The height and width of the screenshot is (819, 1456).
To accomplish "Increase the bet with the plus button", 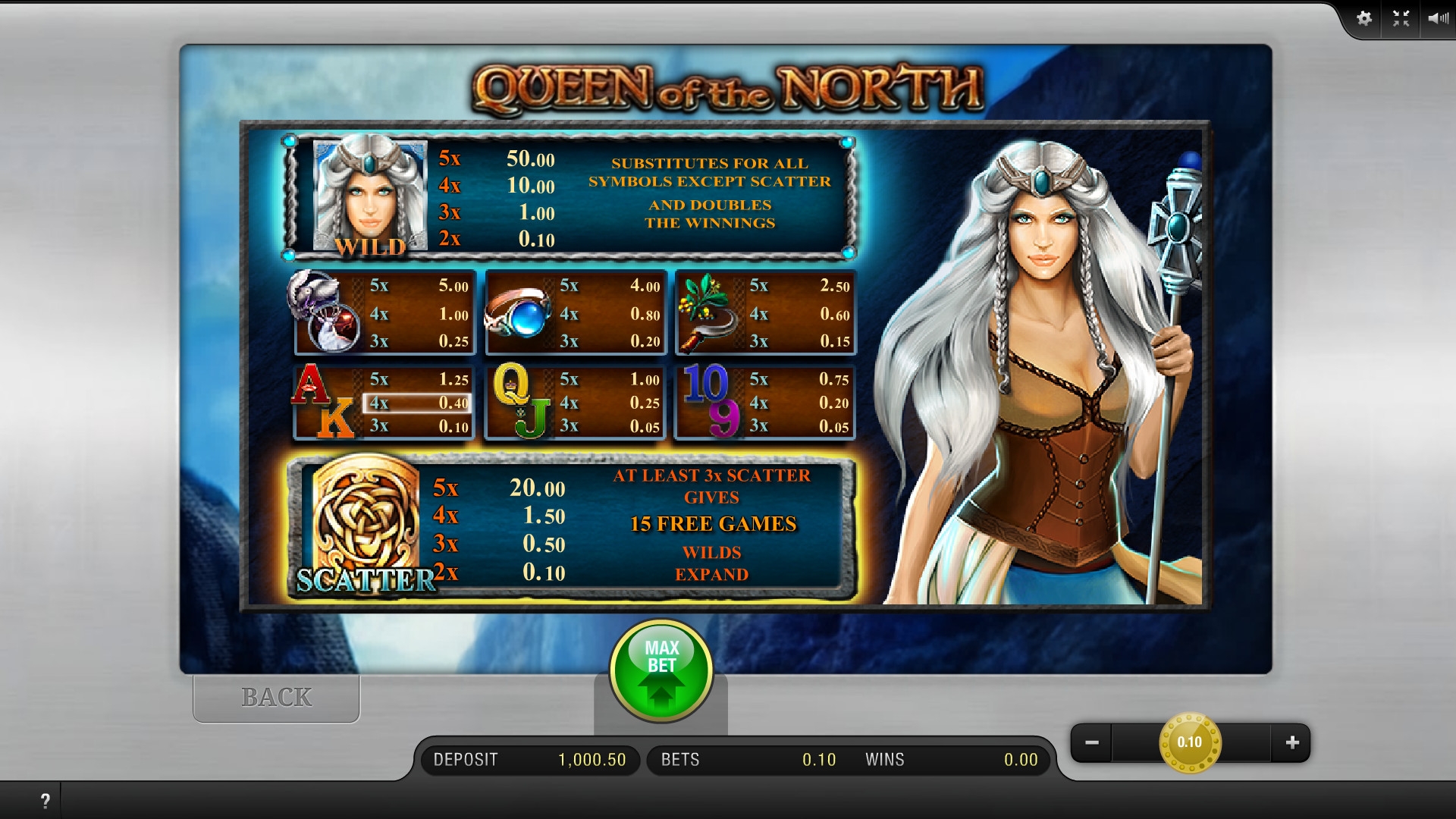I will (1292, 742).
